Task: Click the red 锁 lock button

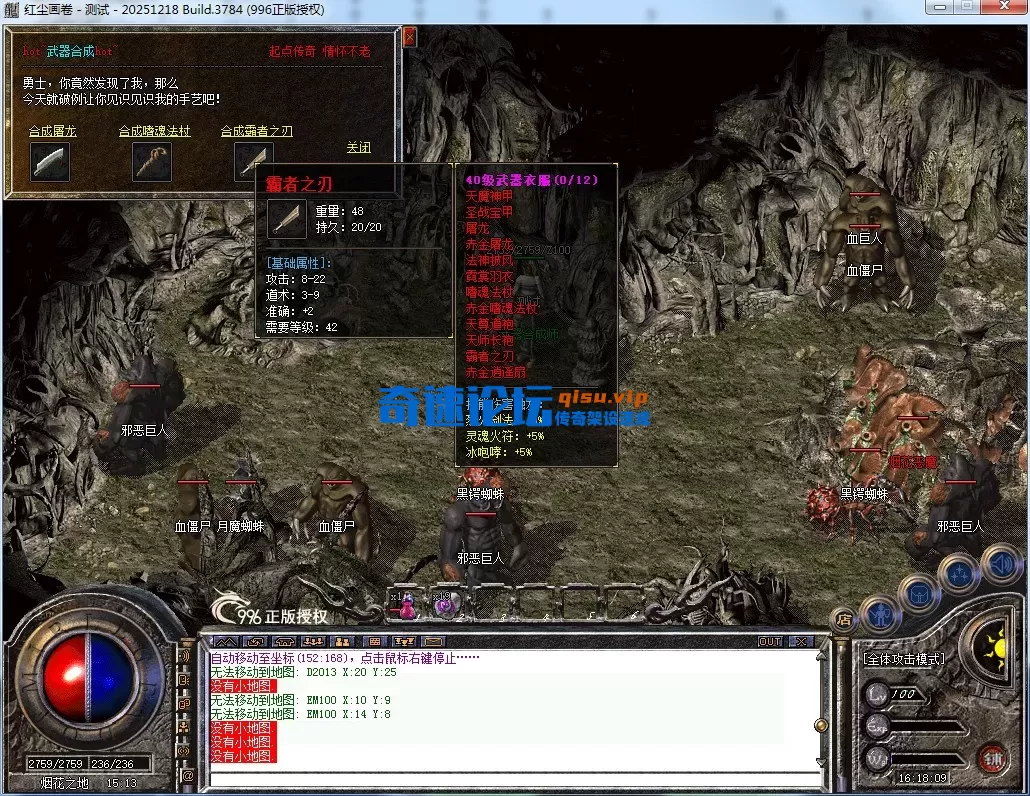Action: [x=992, y=758]
